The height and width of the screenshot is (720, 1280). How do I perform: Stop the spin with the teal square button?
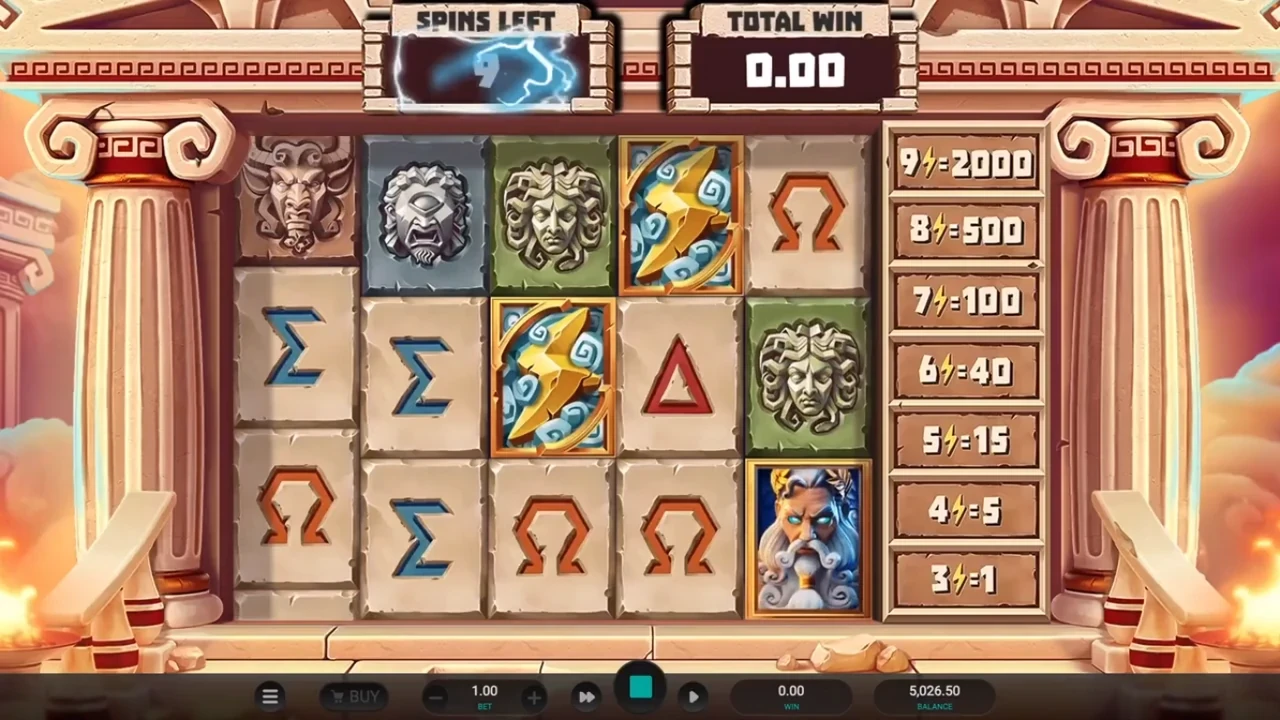tap(640, 688)
